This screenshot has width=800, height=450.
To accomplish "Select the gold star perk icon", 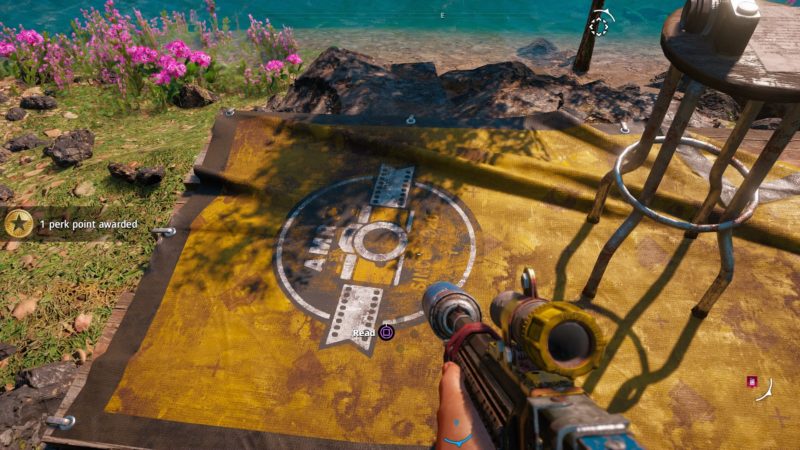I will tap(18, 224).
